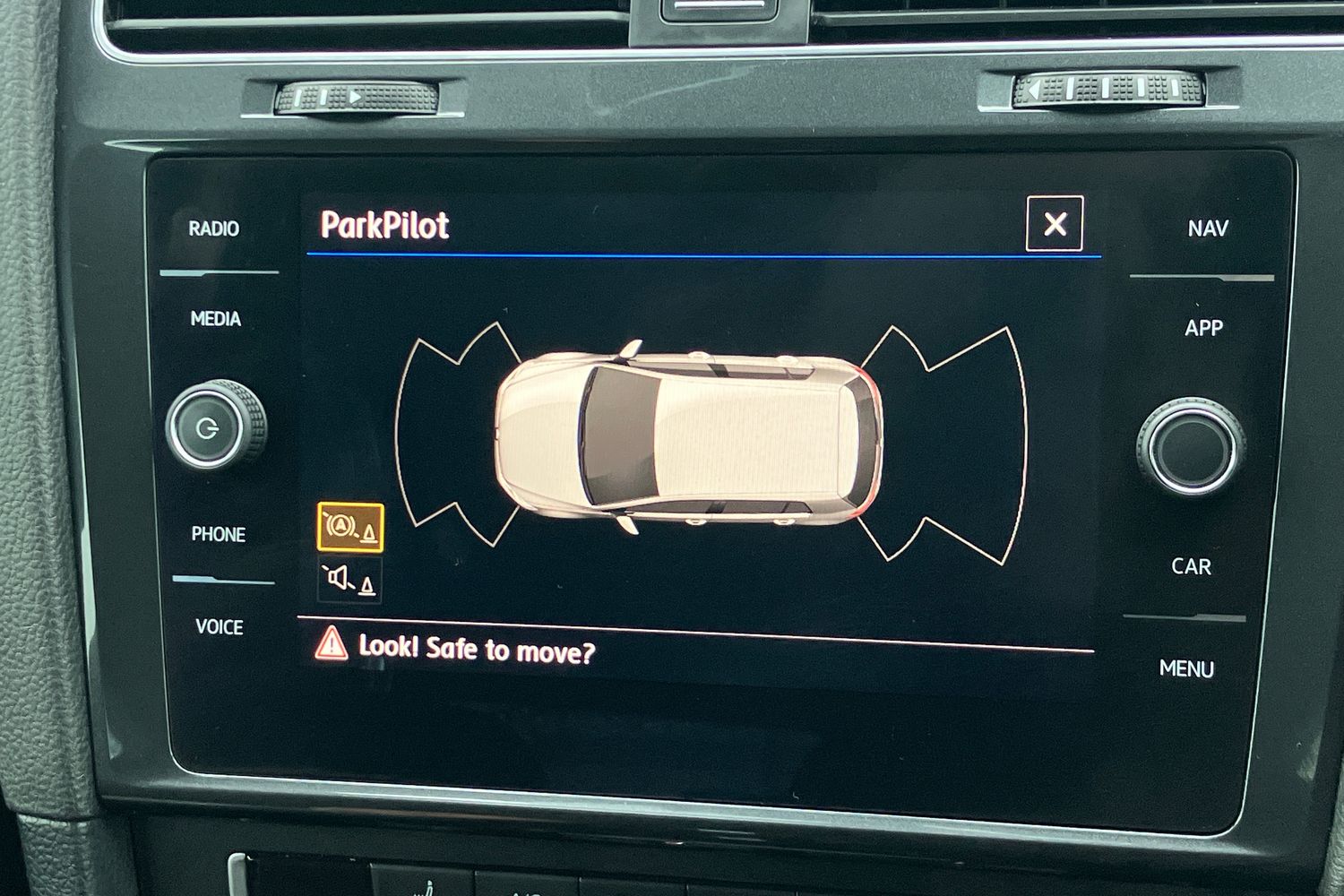Open the NAV navigation screen
Image resolution: width=1344 pixels, height=896 pixels.
click(1207, 229)
